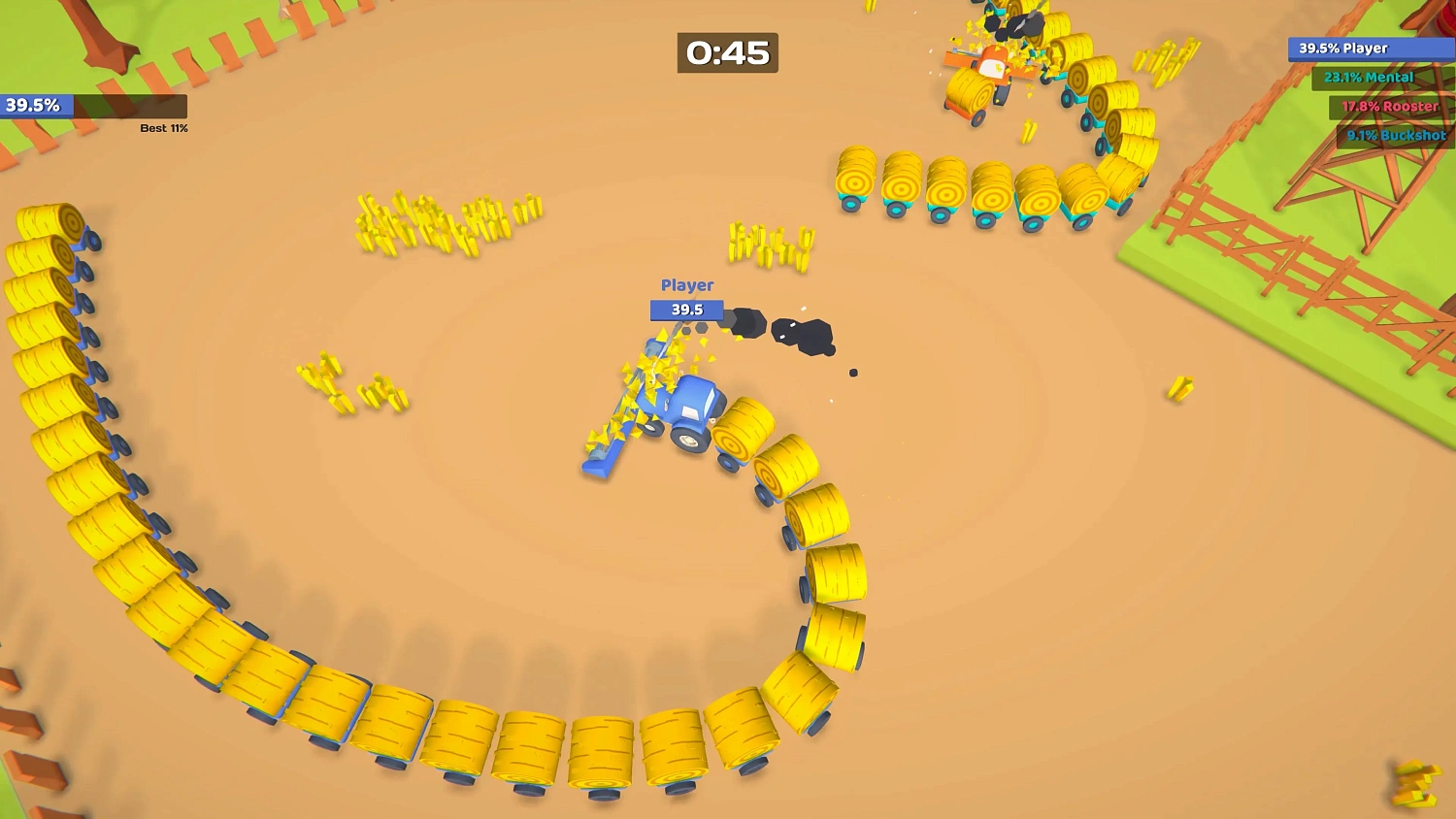Select the 23.1% Mental leaderboard entry

(1369, 78)
